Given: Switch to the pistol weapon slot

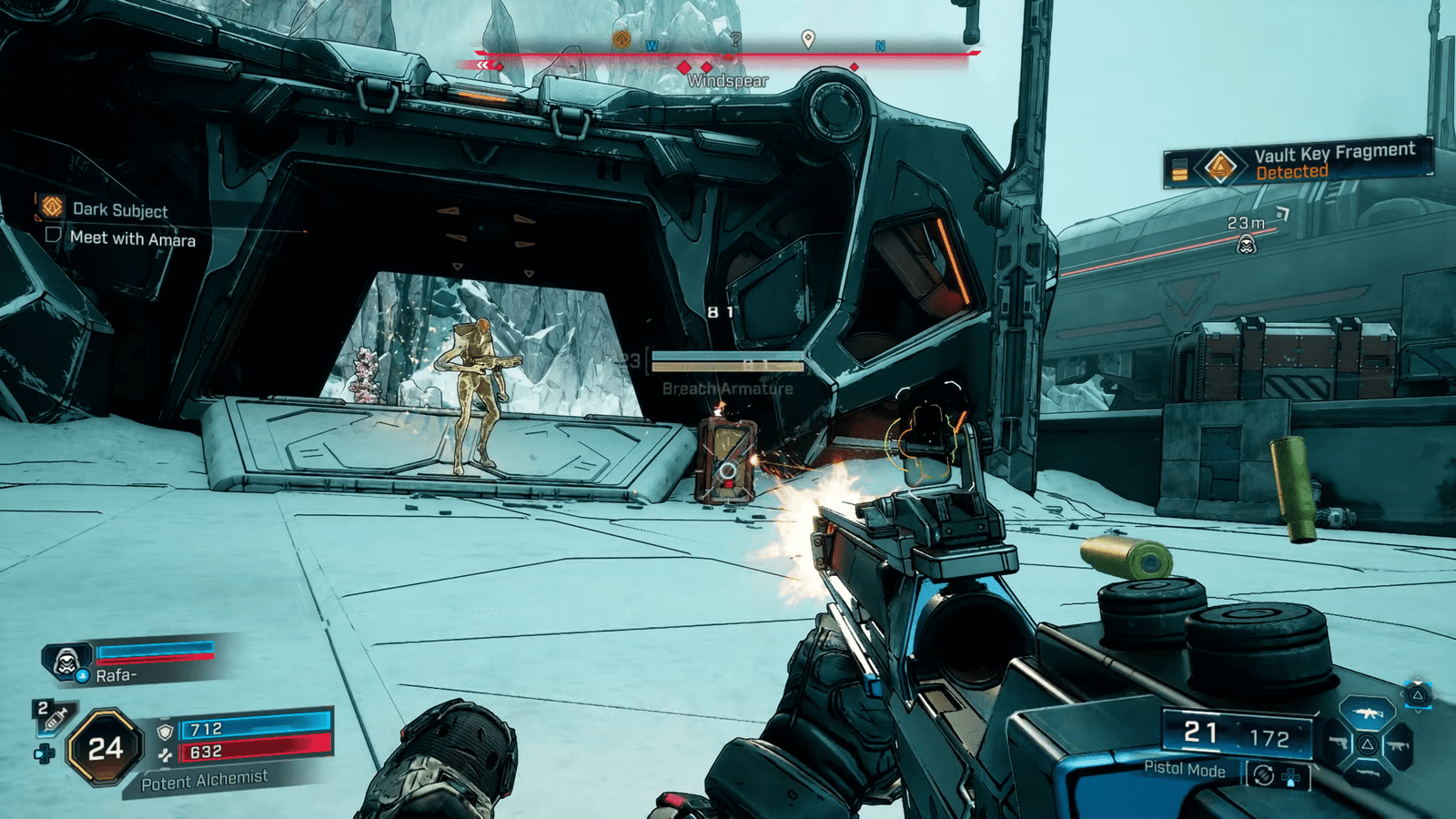Looking at the screenshot, I should pyautogui.click(x=1336, y=743).
